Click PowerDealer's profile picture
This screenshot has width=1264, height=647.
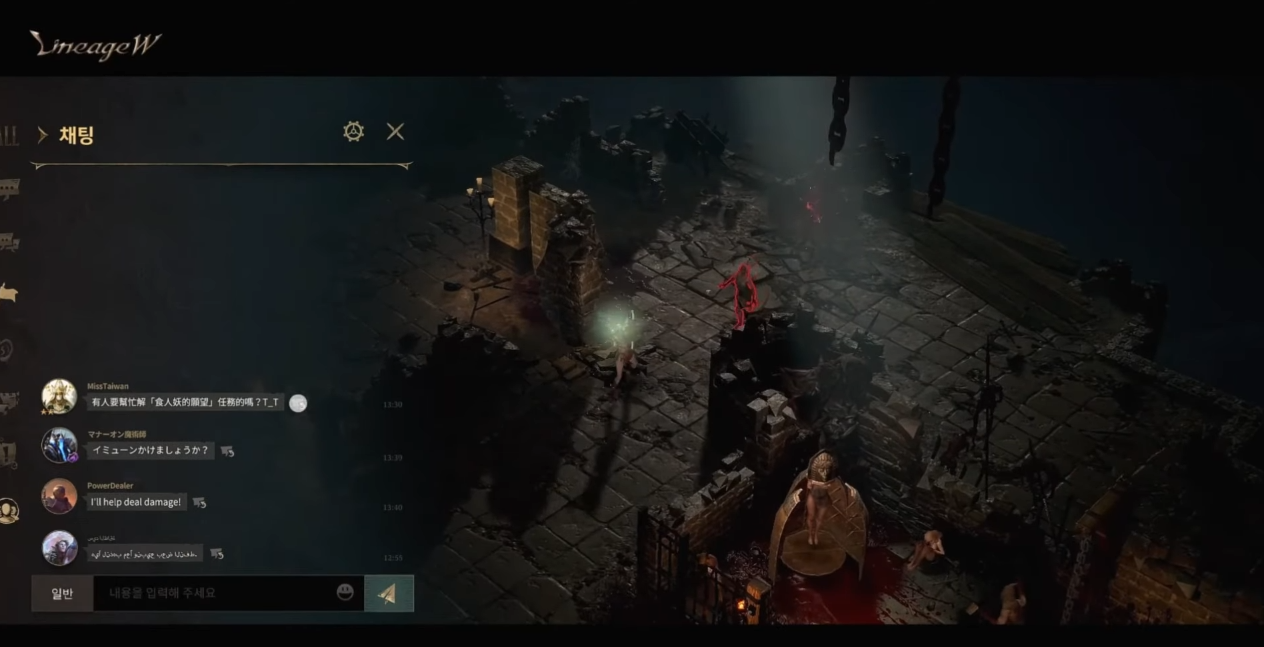click(x=59, y=496)
